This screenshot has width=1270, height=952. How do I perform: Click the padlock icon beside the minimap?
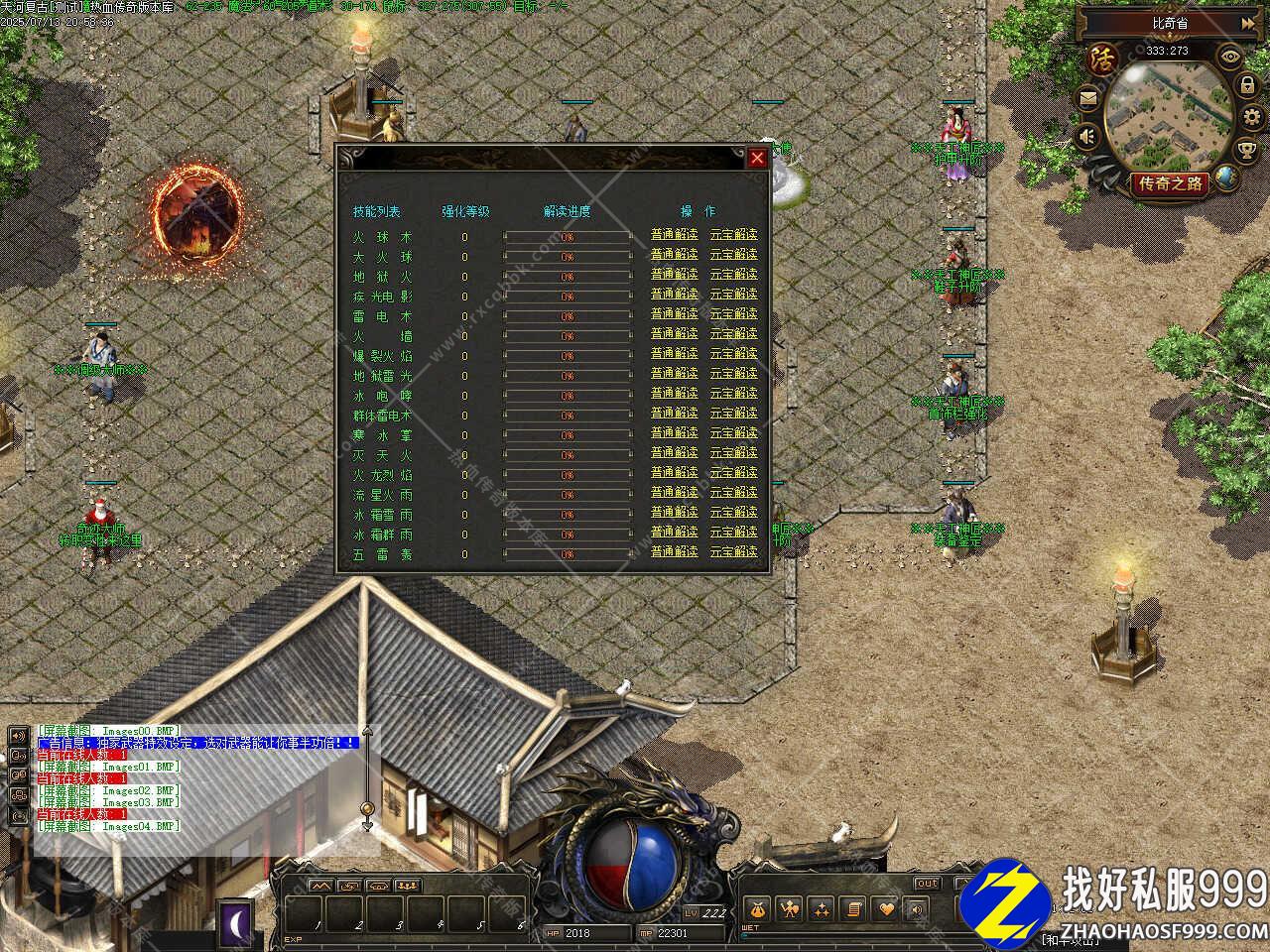(1247, 86)
